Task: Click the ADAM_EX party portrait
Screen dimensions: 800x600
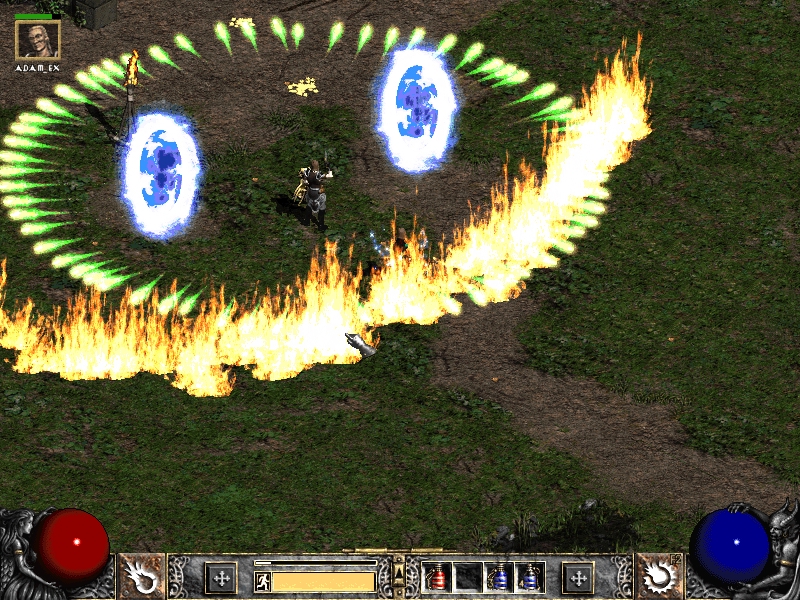Action: pos(38,40)
